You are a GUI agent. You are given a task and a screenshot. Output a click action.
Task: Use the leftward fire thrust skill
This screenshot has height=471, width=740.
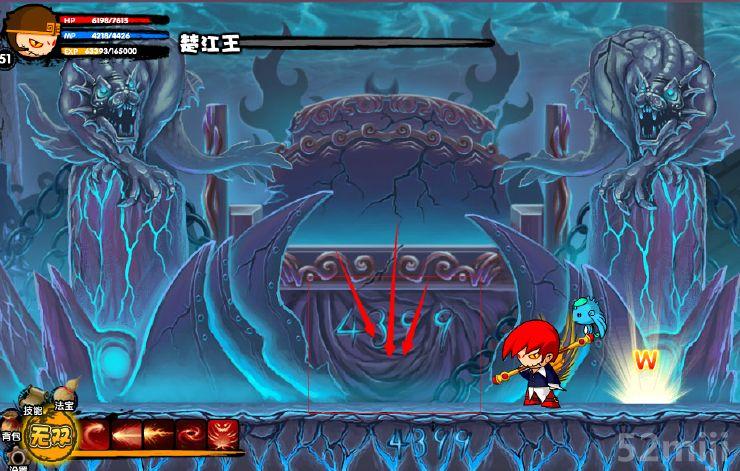point(127,435)
